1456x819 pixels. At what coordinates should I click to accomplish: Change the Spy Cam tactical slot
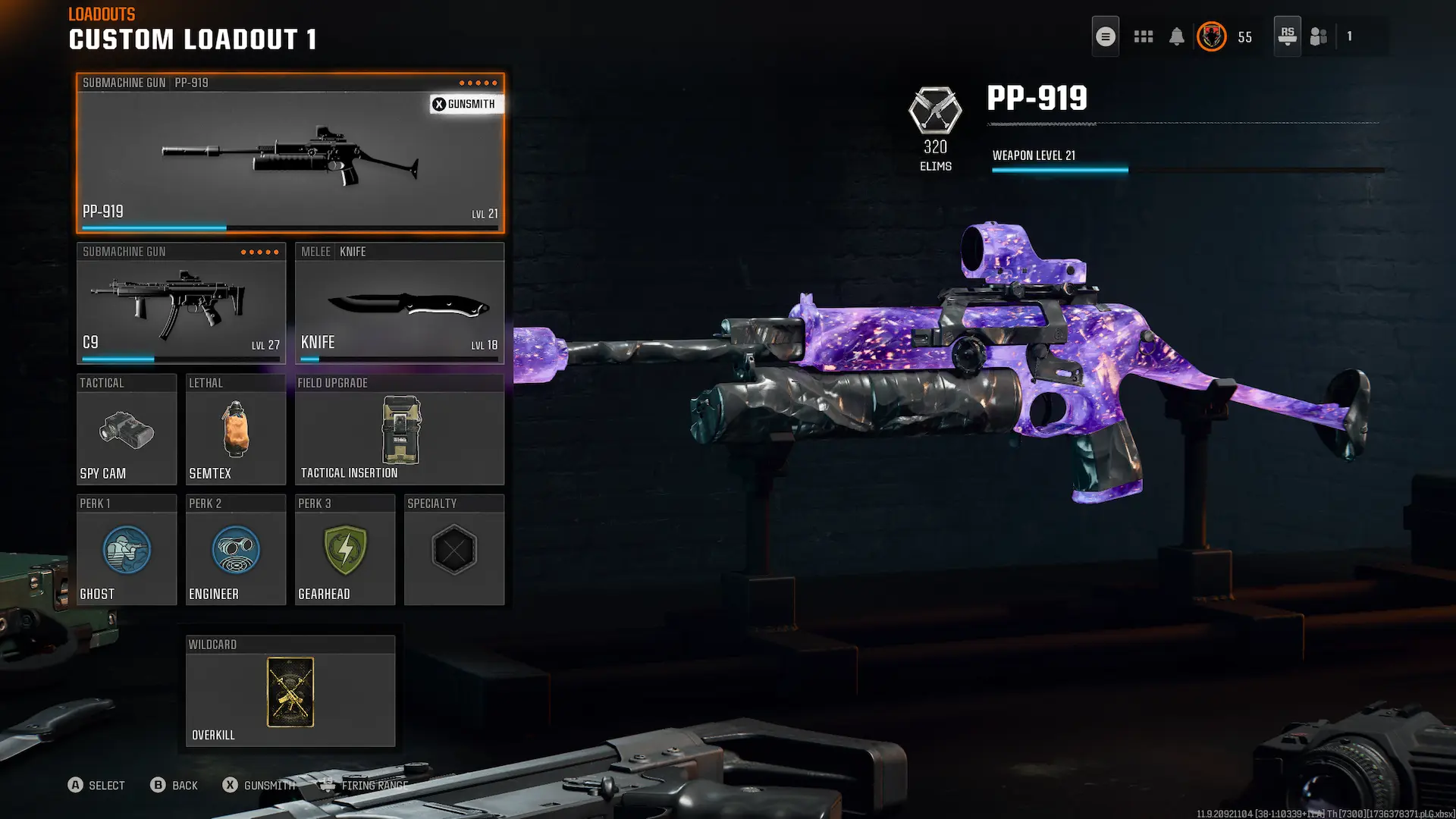(126, 430)
